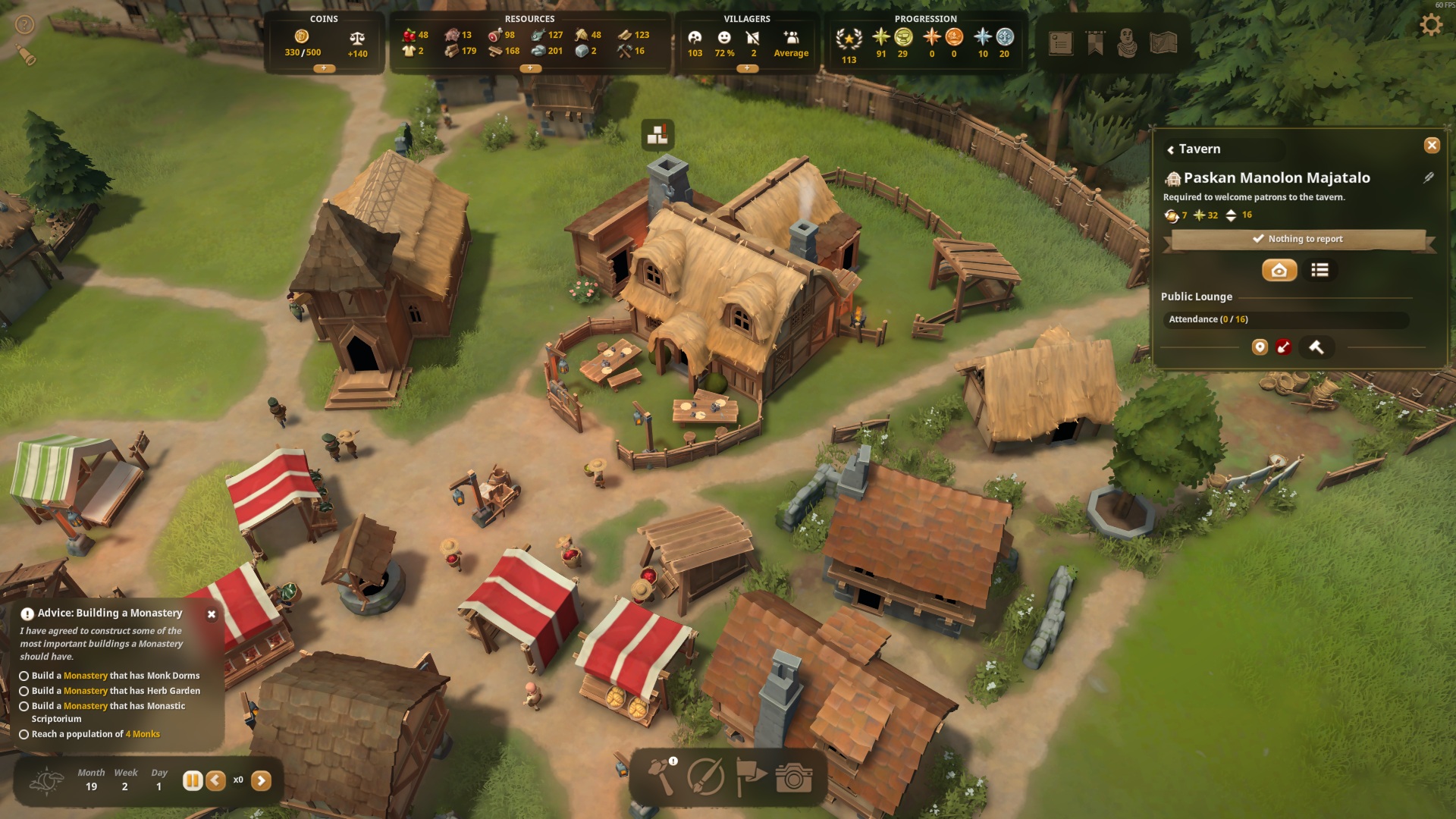Viewport: 1456px width, 819px height.
Task: Edit the building with the hammer button
Action: (1316, 347)
